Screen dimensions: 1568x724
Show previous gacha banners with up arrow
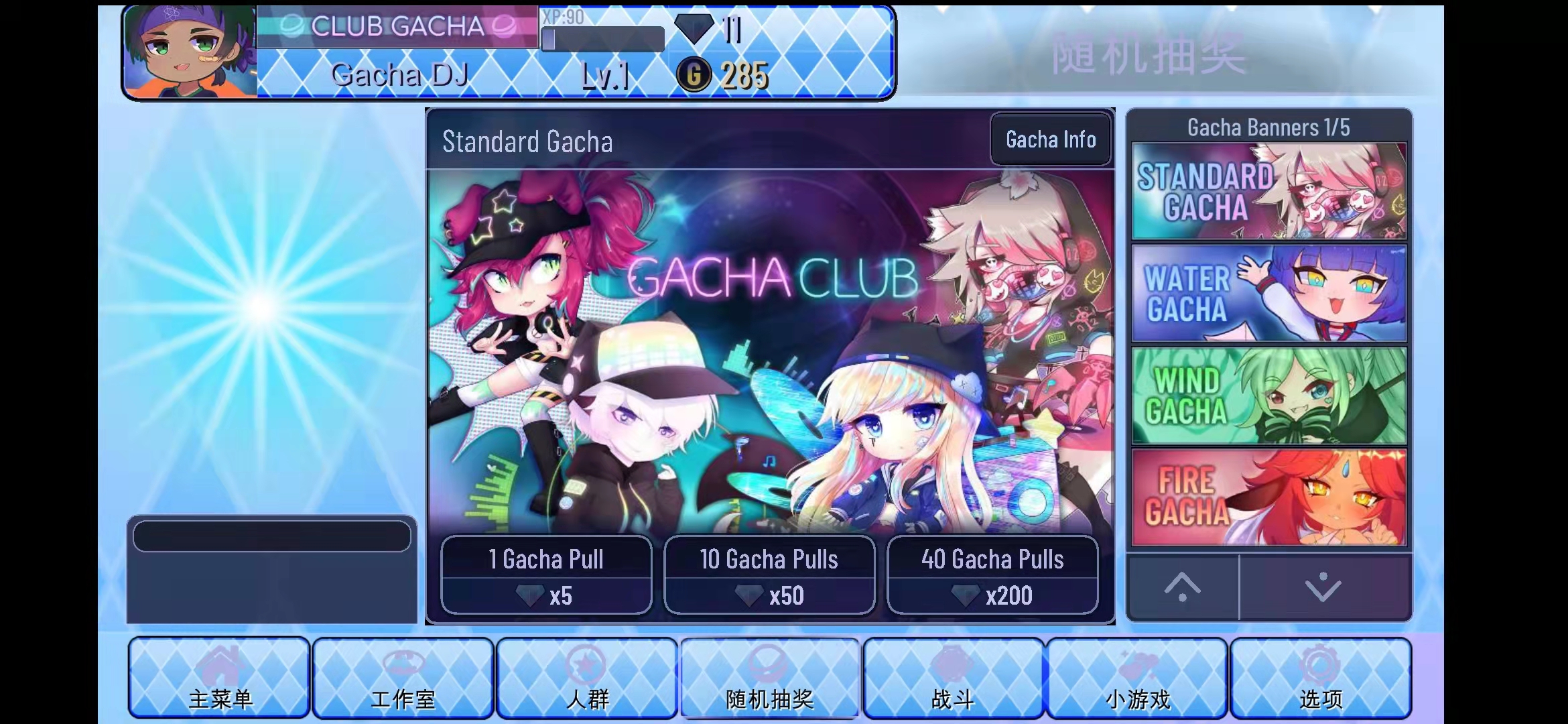click(x=1183, y=588)
